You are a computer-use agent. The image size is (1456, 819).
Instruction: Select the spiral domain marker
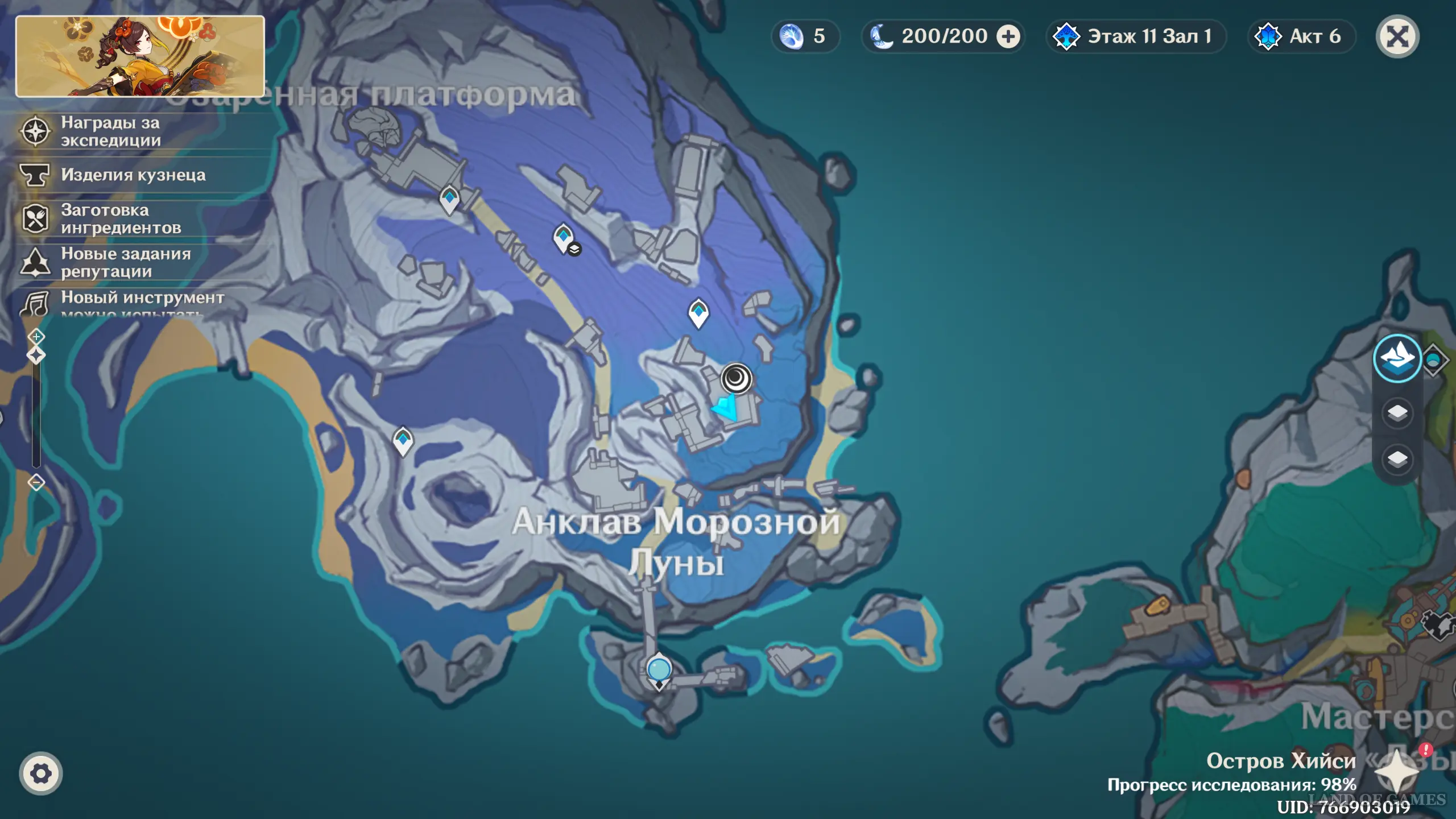(x=737, y=378)
